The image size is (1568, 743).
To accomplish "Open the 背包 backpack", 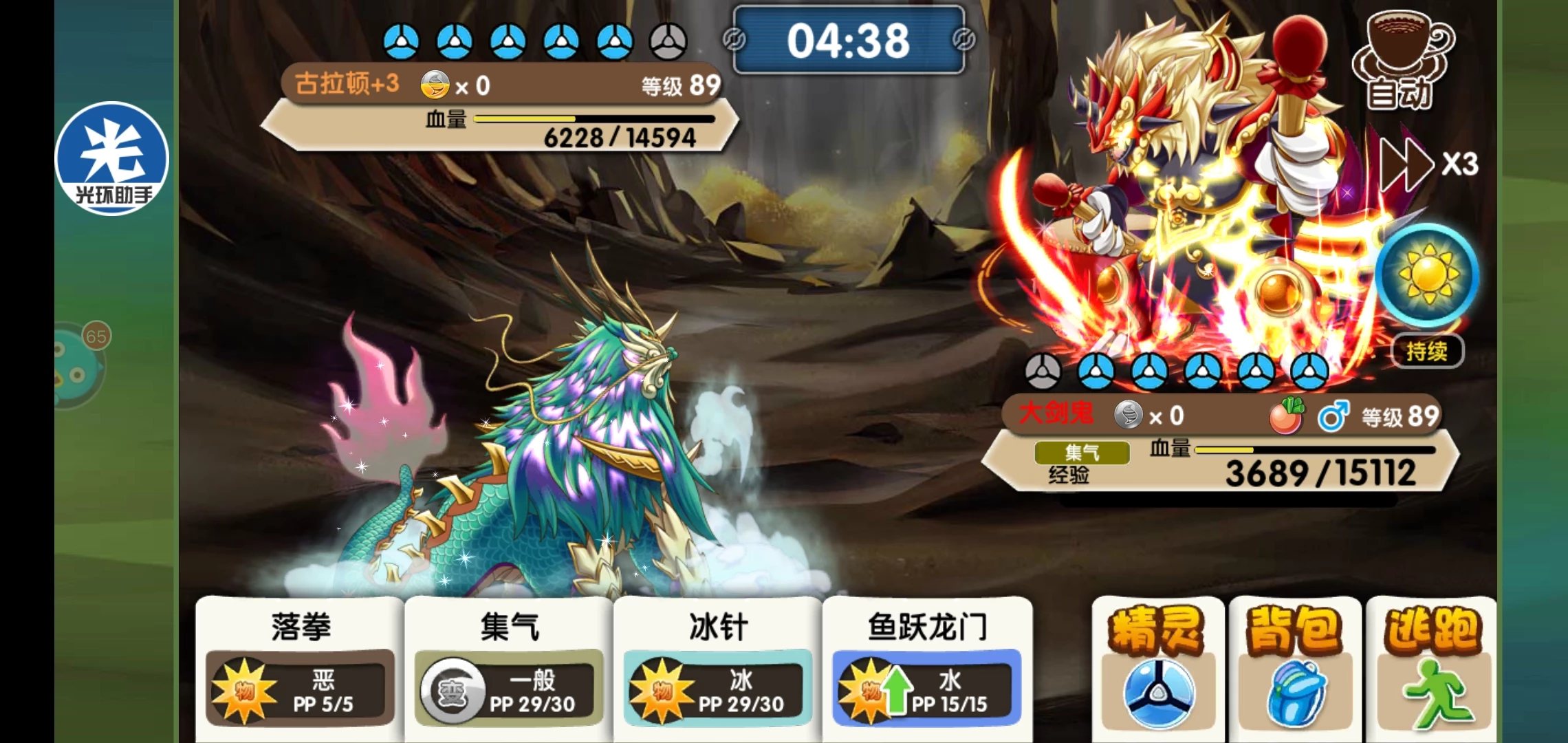I will coord(1294,667).
